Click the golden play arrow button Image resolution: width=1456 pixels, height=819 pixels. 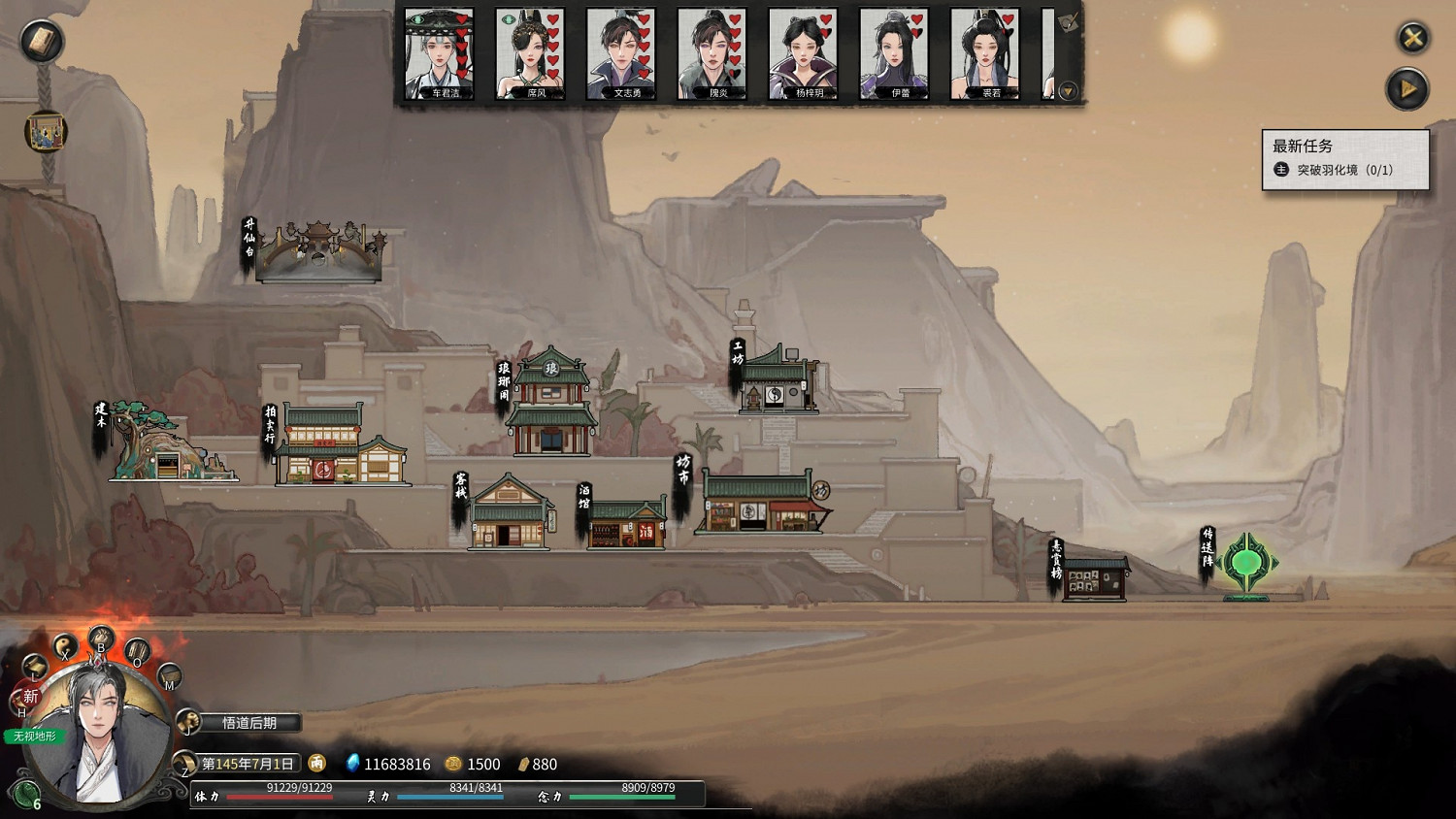pyautogui.click(x=1406, y=90)
